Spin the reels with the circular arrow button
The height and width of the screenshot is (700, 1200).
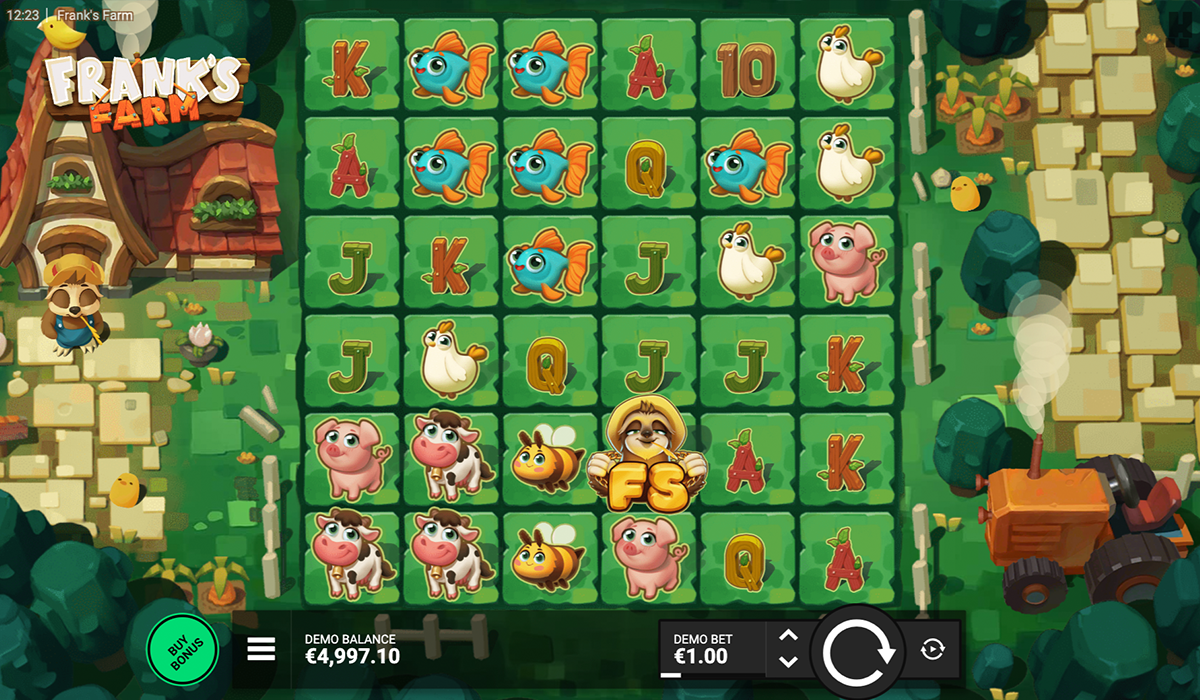coord(858,651)
